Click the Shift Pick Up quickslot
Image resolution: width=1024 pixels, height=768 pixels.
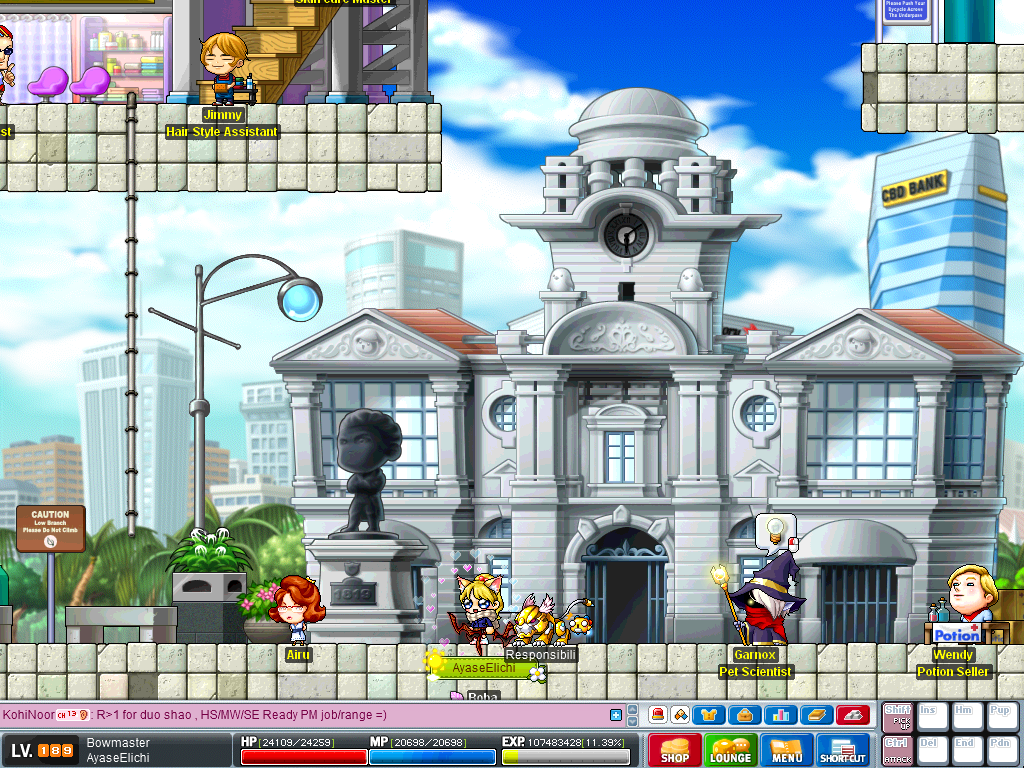pos(896,716)
